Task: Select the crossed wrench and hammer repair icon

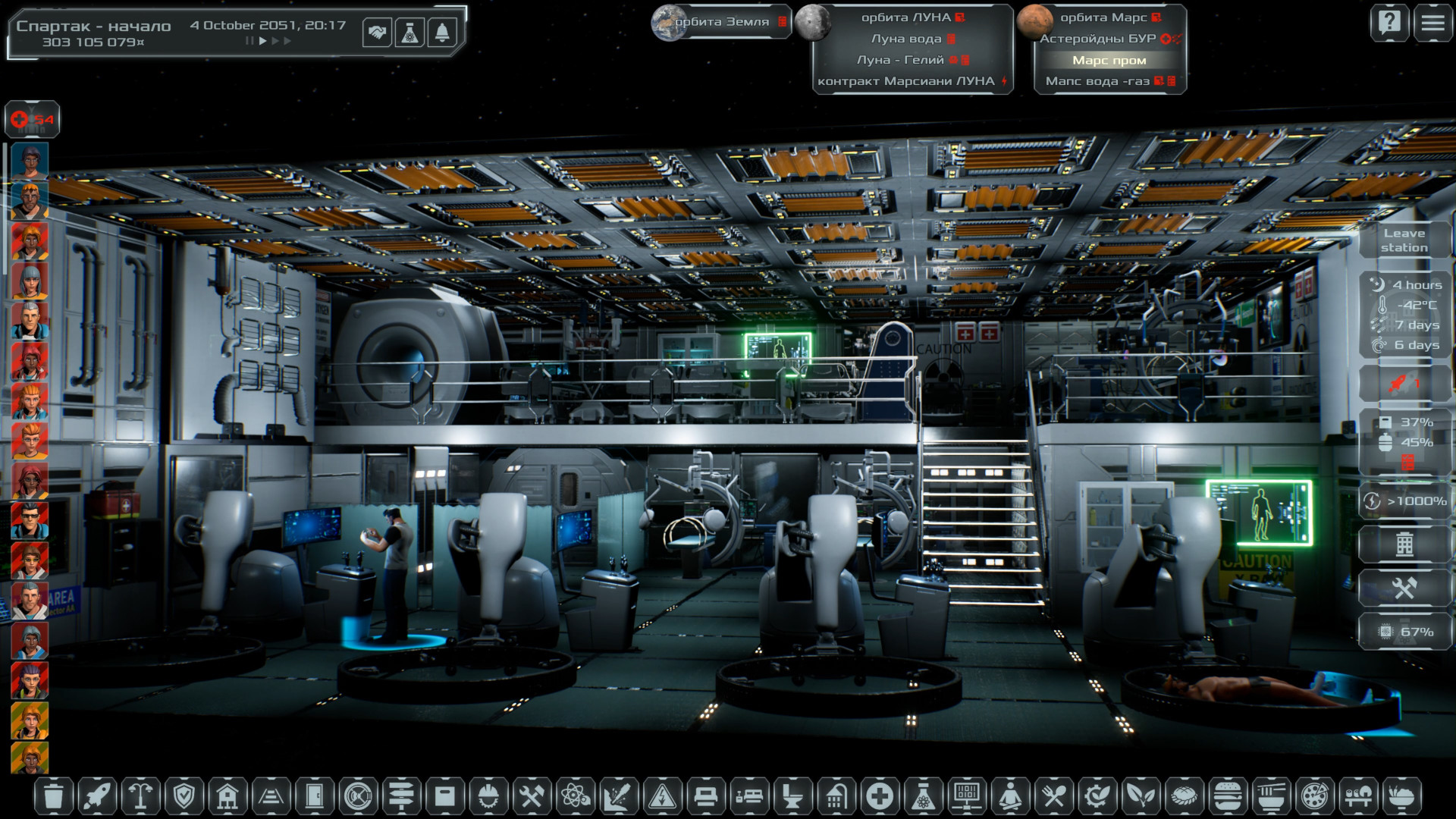Action: click(531, 794)
